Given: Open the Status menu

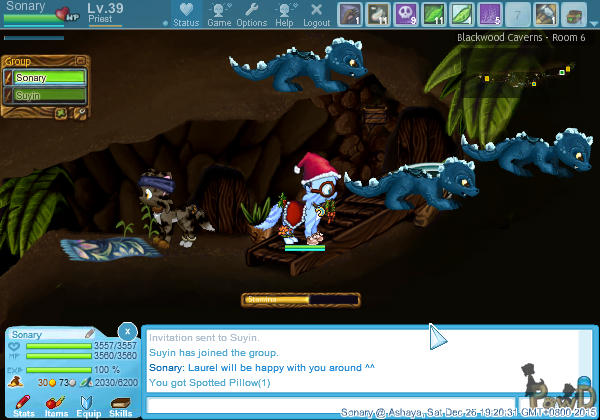Looking at the screenshot, I should tap(186, 14).
